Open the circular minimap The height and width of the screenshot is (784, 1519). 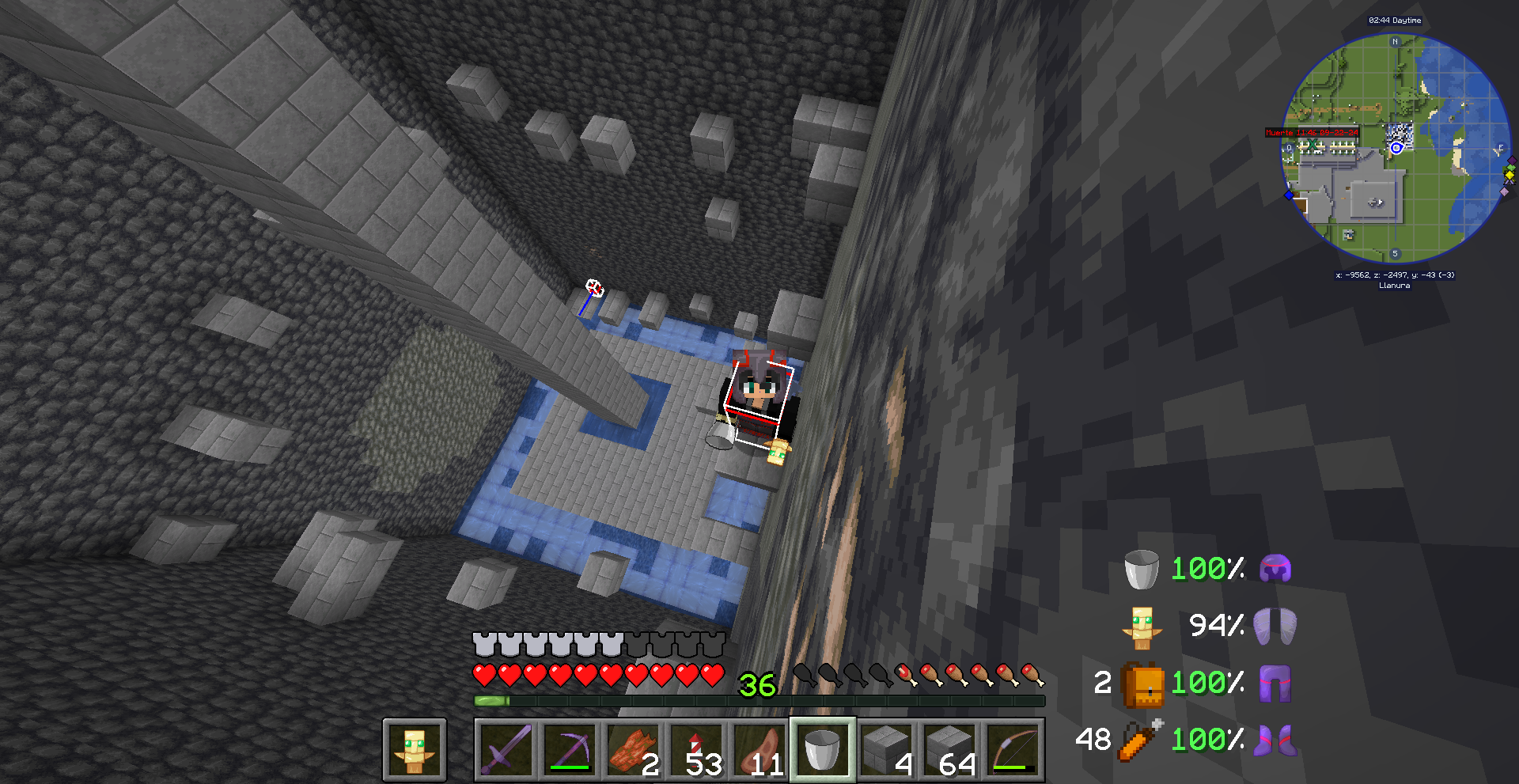pyautogui.click(x=1395, y=148)
